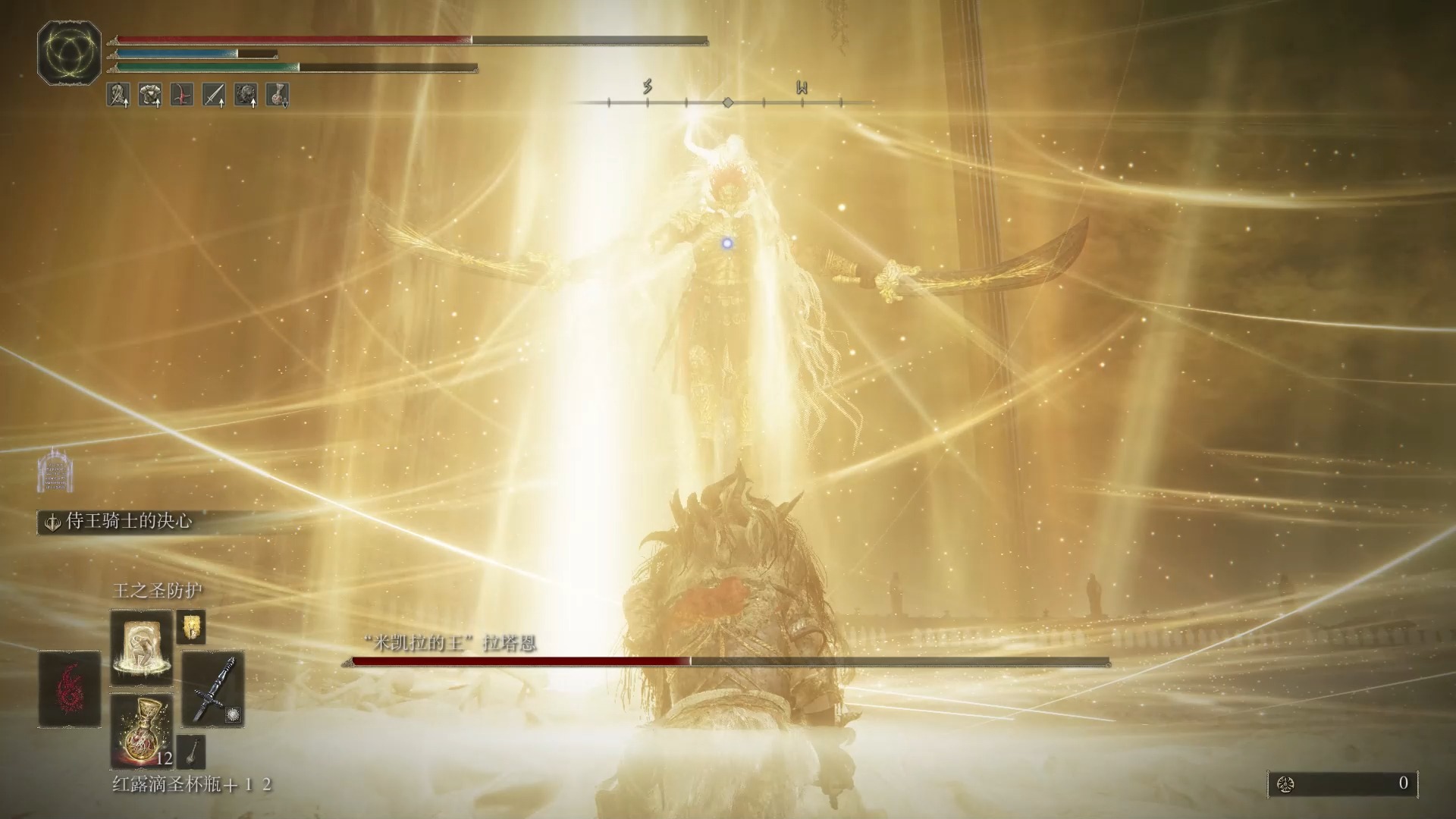The width and height of the screenshot is (1456, 819).
Task: Use the crimson tears flask slot
Action: [x=141, y=730]
